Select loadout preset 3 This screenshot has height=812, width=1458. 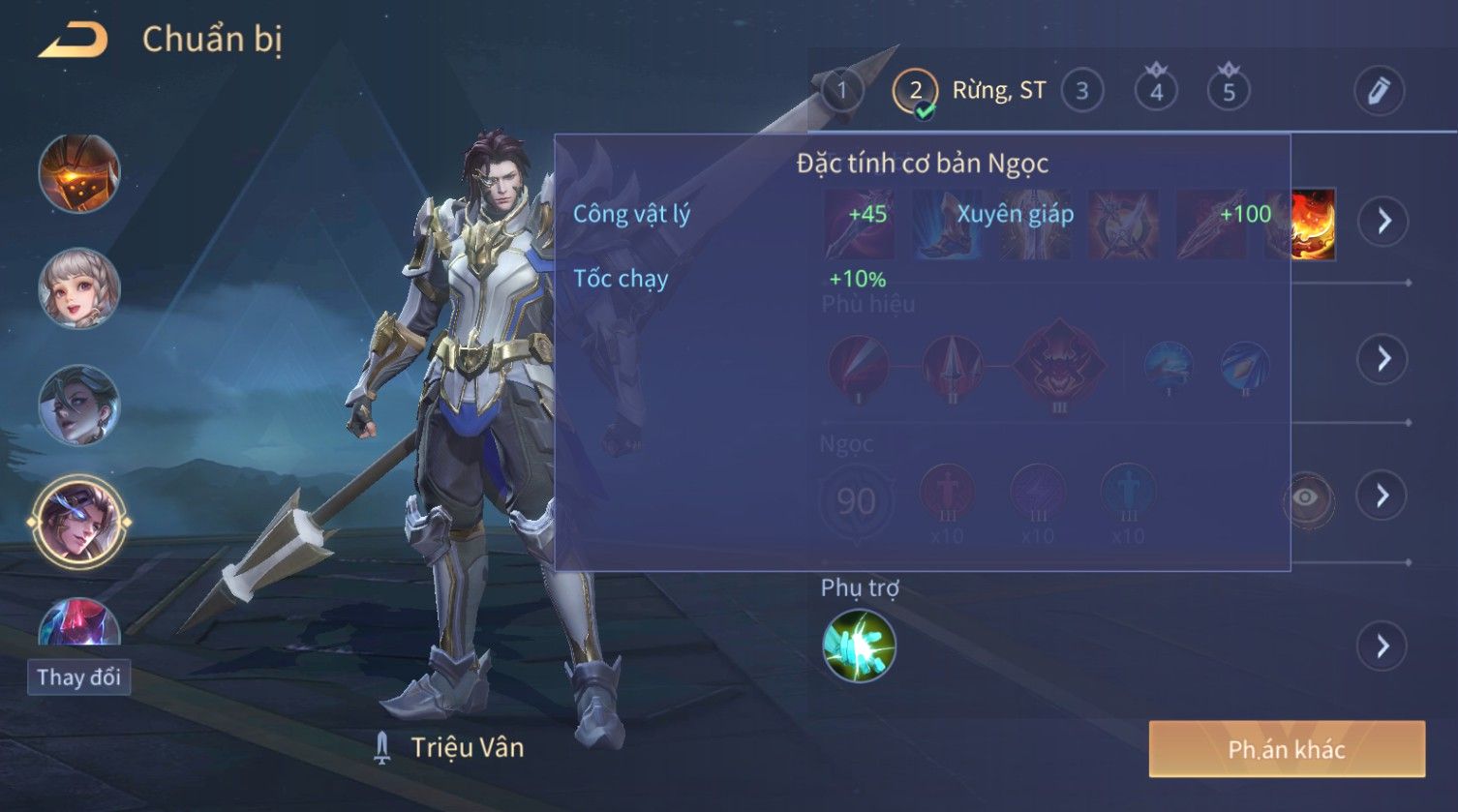point(1081,92)
